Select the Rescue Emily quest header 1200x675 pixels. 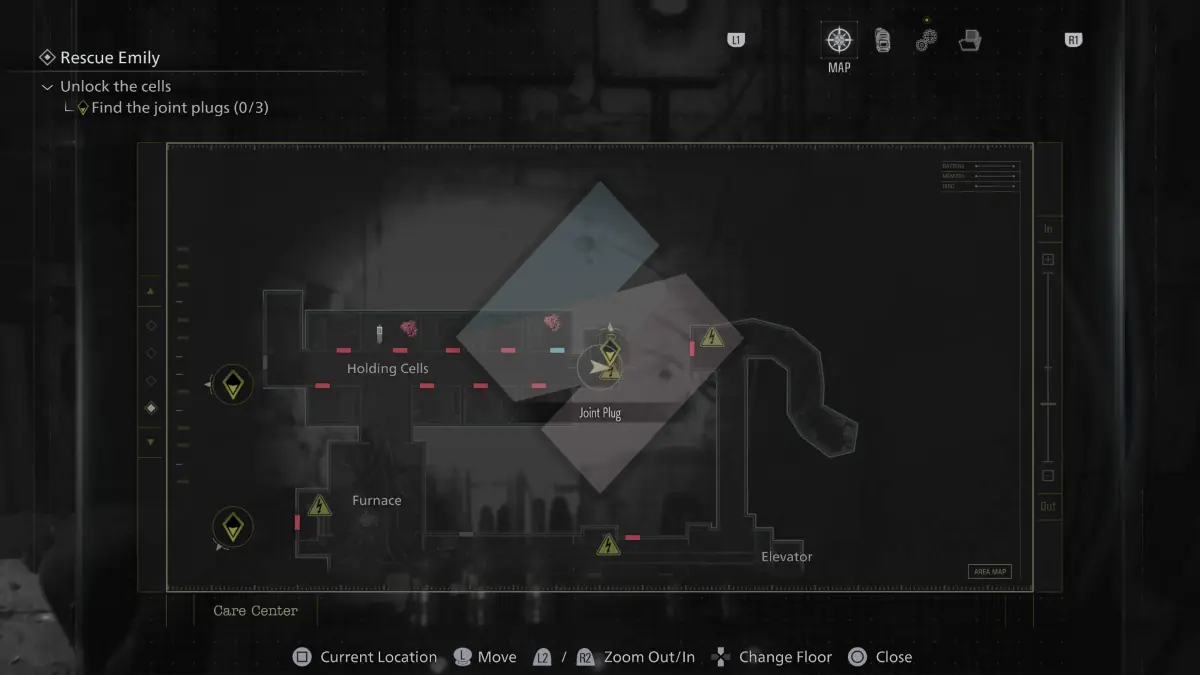[109, 58]
